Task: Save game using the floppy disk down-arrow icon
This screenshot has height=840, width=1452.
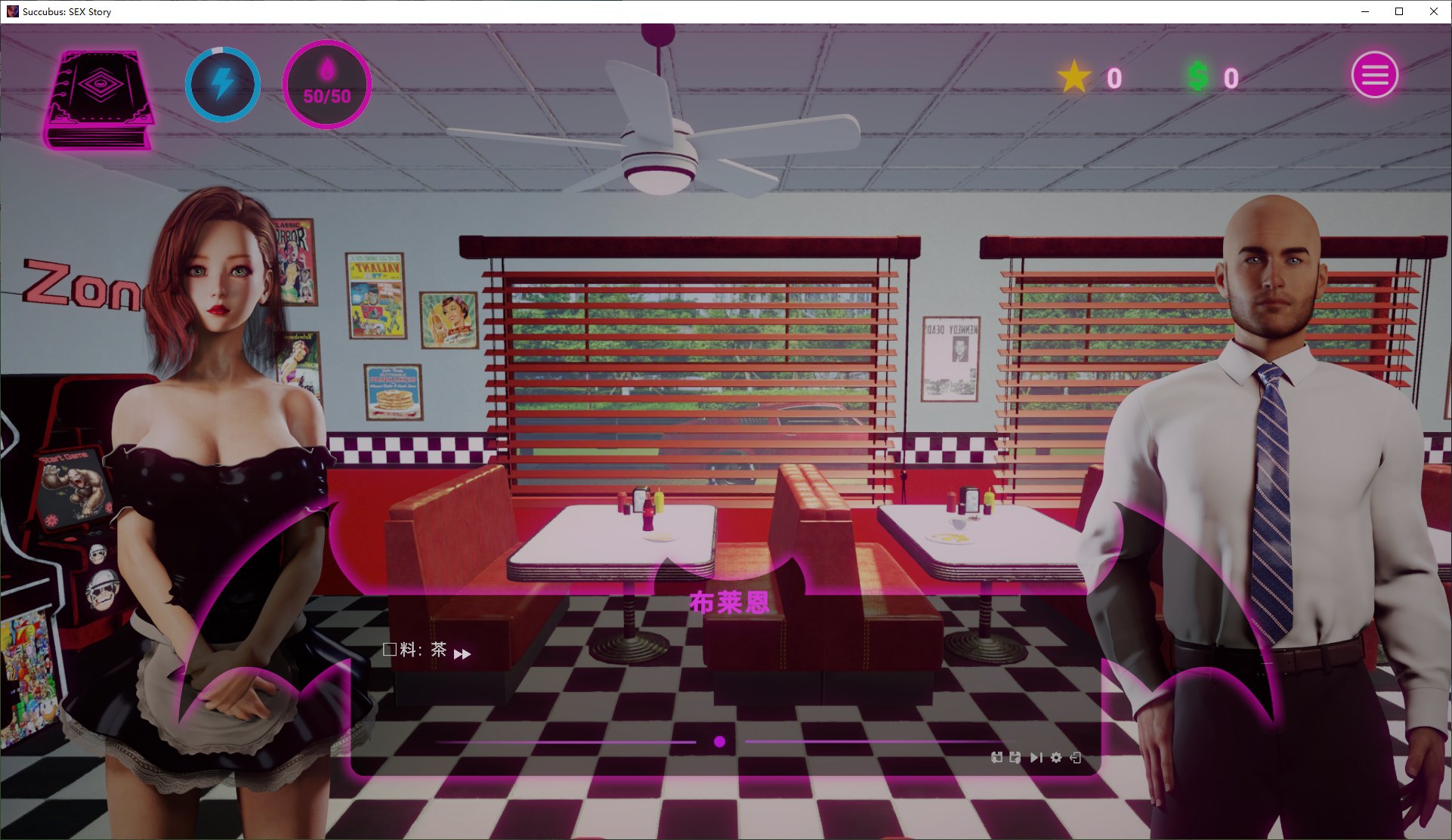Action: click(x=996, y=758)
